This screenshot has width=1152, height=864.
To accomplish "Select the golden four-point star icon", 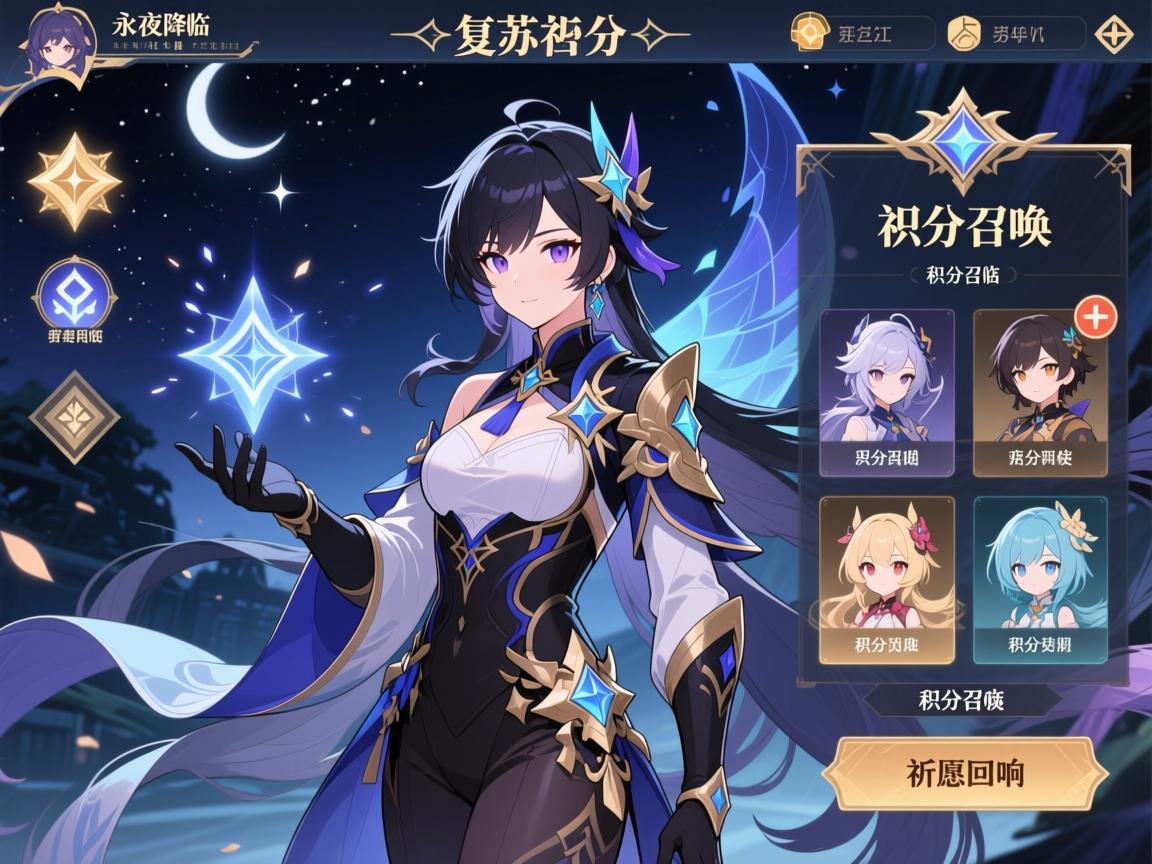I will 75,181.
